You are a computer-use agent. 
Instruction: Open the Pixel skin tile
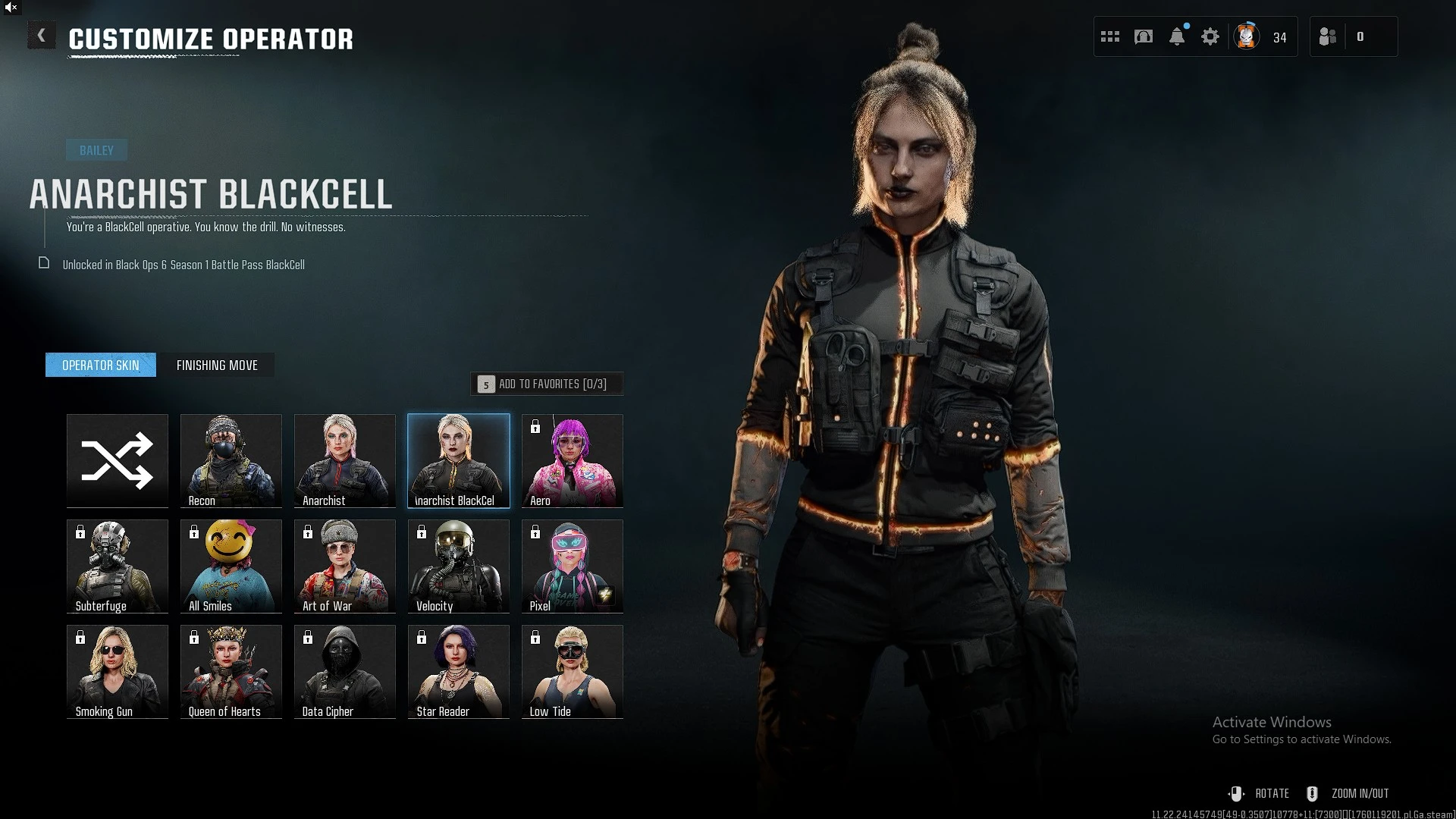[x=573, y=566]
